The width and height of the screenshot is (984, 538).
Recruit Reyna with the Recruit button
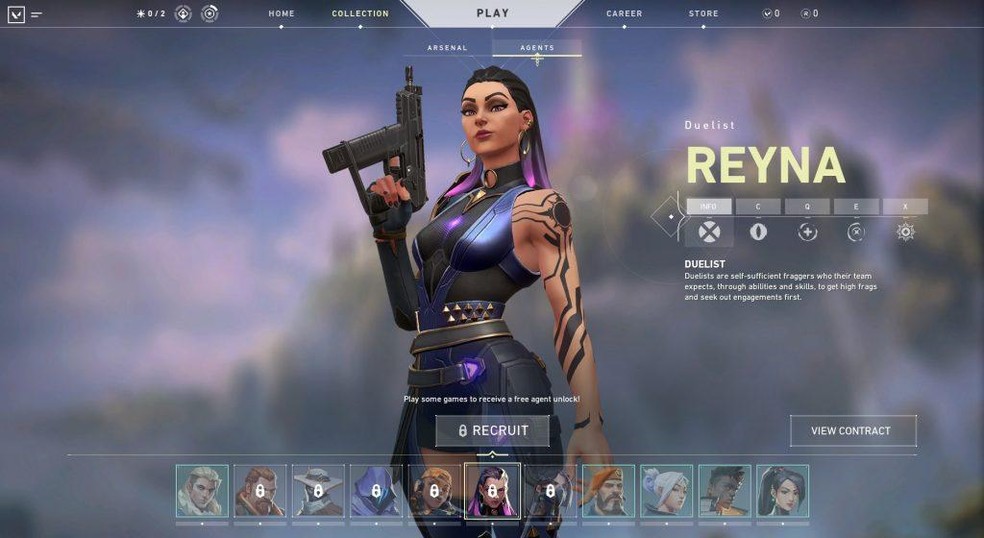click(492, 431)
